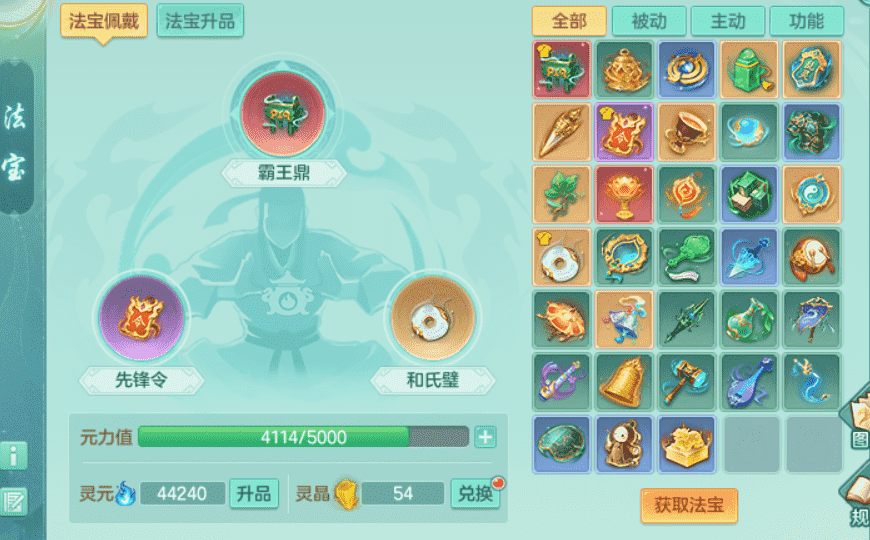Select the golden treasure chest item
Image resolution: width=870 pixels, height=540 pixels.
686,444
